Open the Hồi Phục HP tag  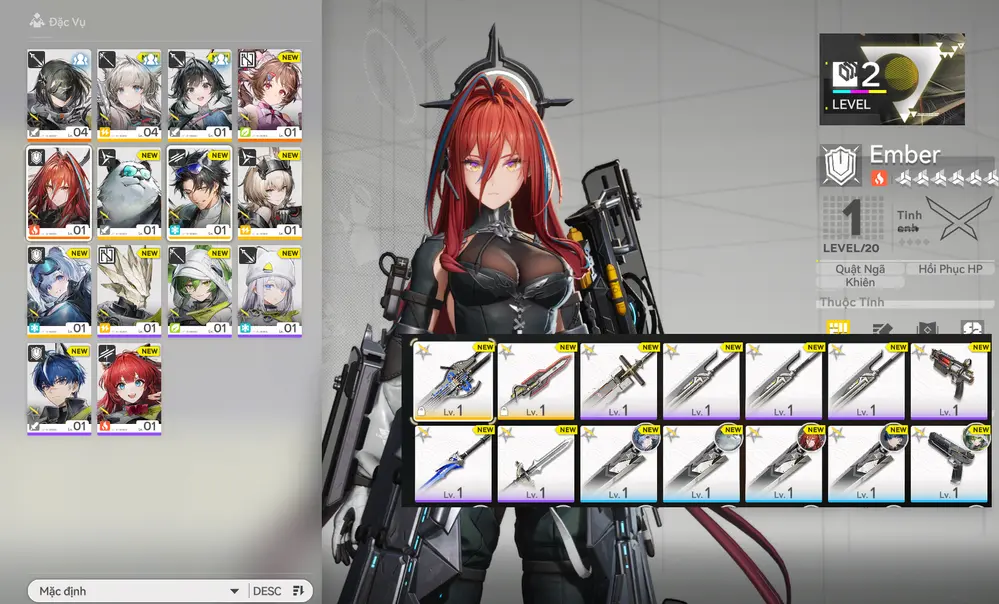click(x=950, y=269)
